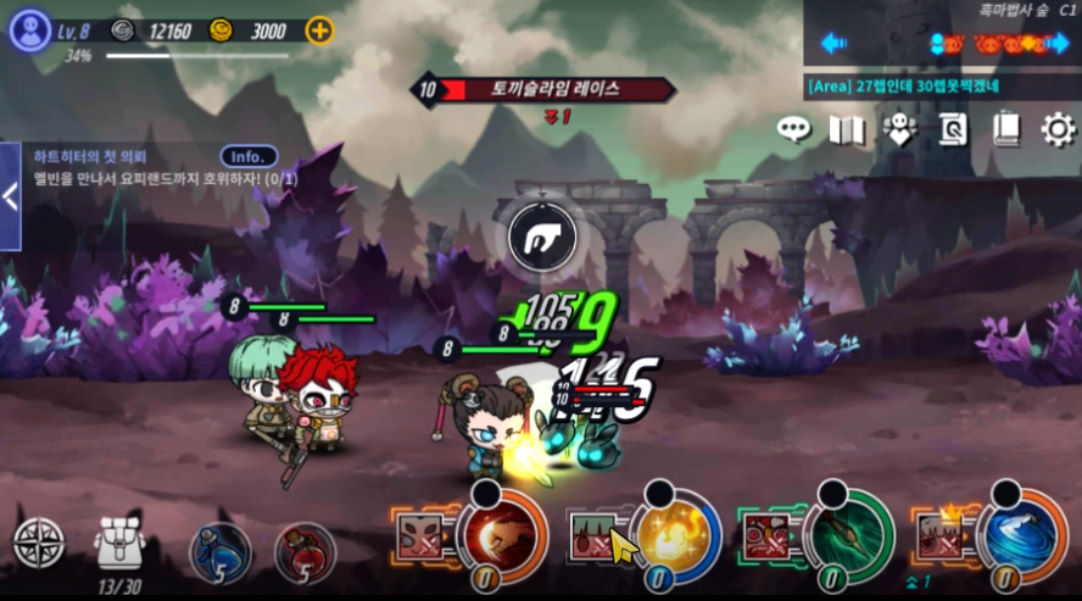Open the compass navigation icon
This screenshot has height=601, width=1082.
[x=39, y=544]
